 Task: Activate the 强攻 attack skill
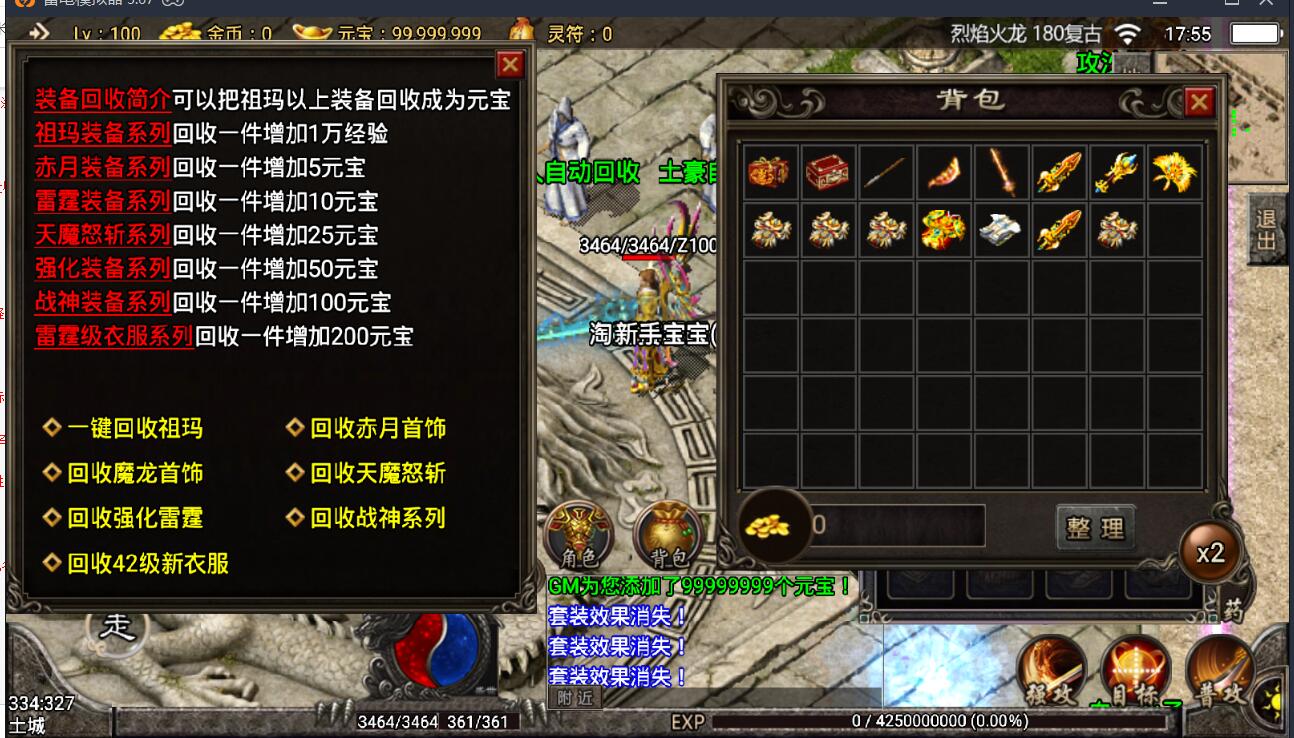point(1050,672)
